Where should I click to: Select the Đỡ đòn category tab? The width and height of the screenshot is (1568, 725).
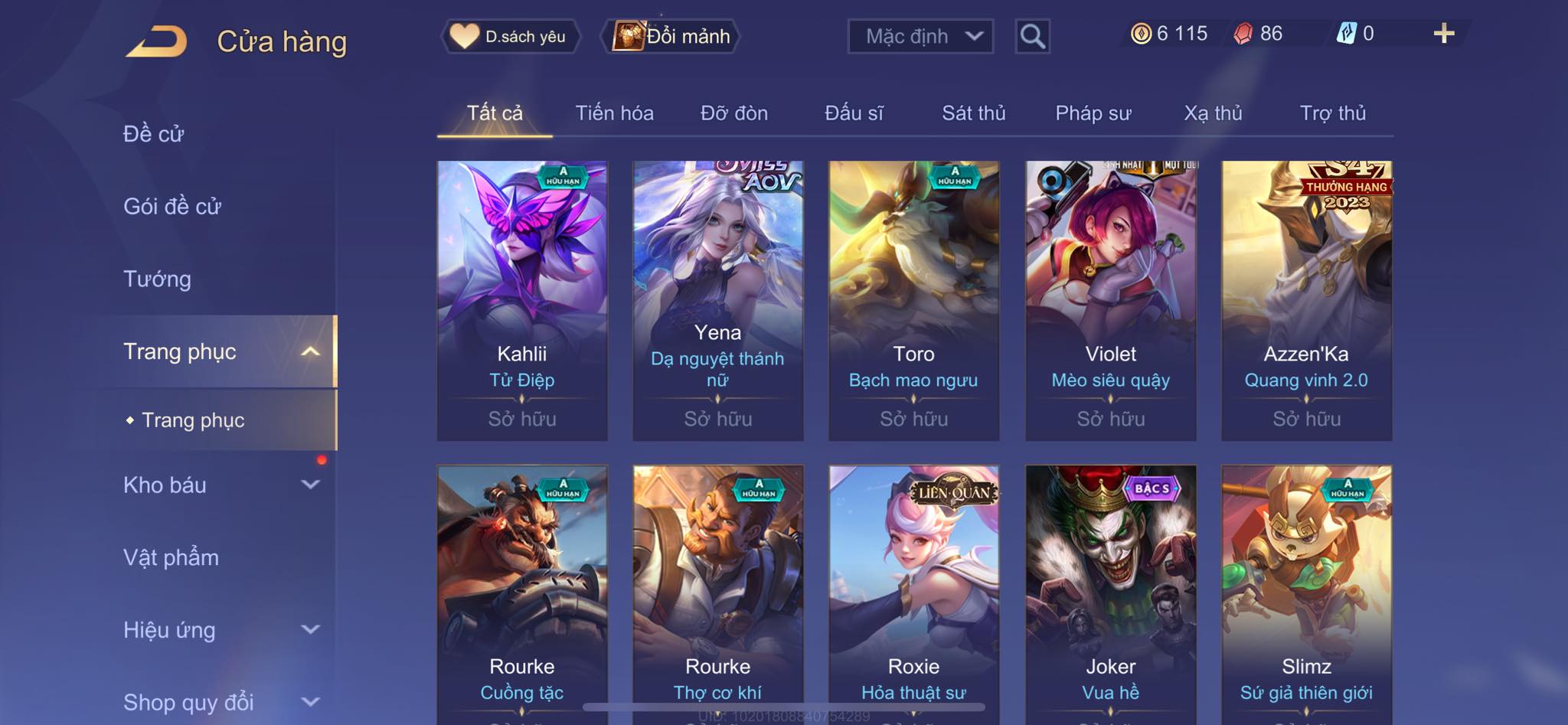[733, 113]
